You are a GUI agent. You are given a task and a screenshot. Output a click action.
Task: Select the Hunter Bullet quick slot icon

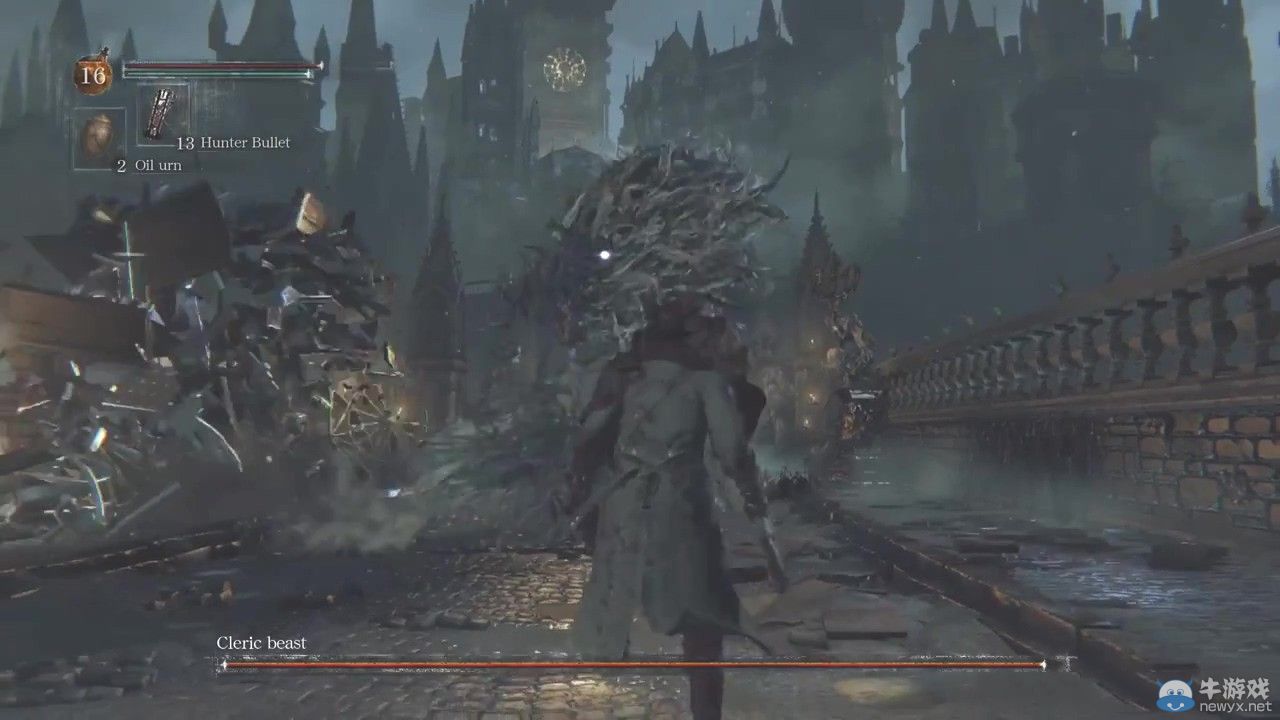(157, 112)
